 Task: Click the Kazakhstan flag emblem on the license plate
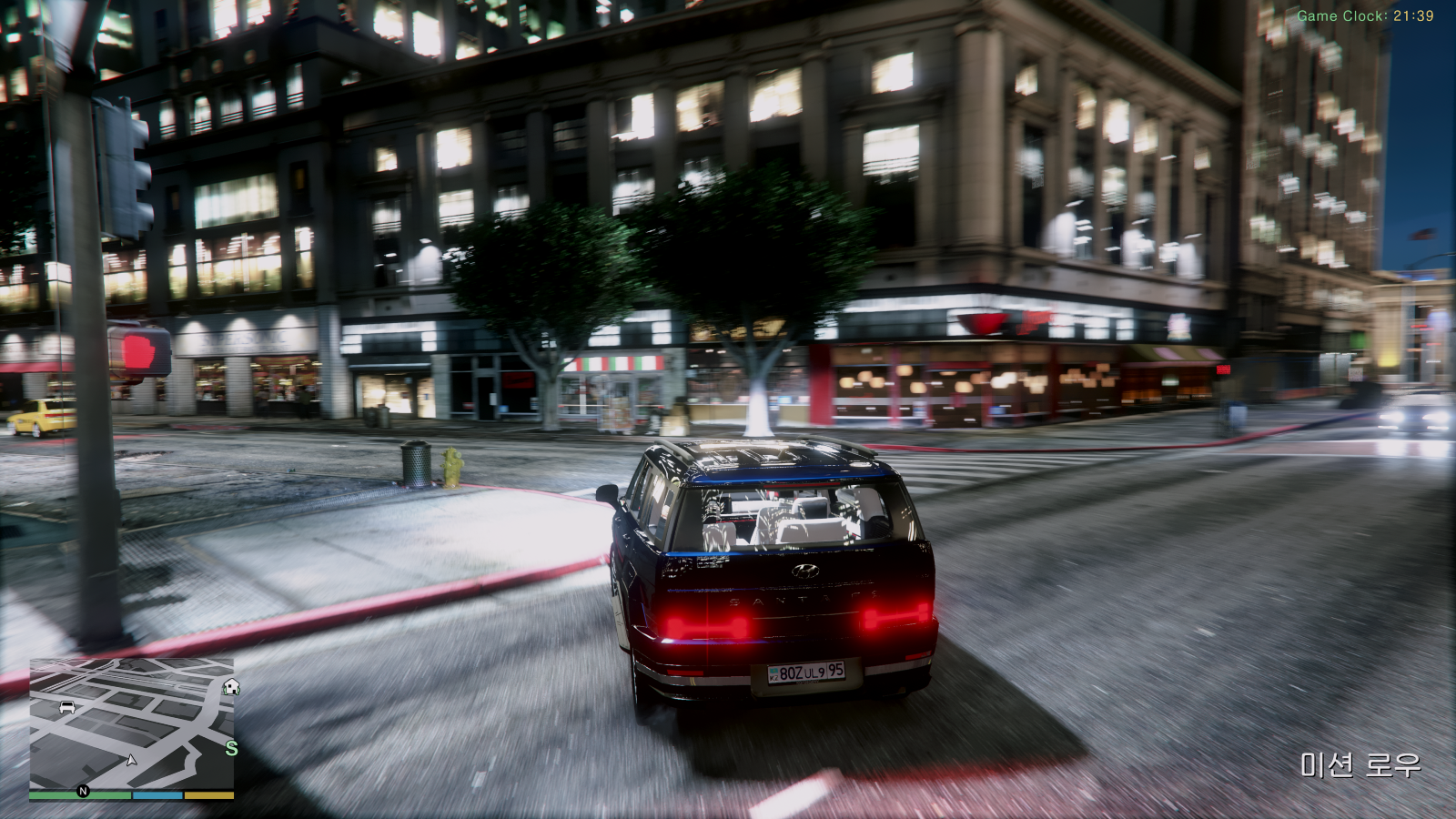[774, 672]
